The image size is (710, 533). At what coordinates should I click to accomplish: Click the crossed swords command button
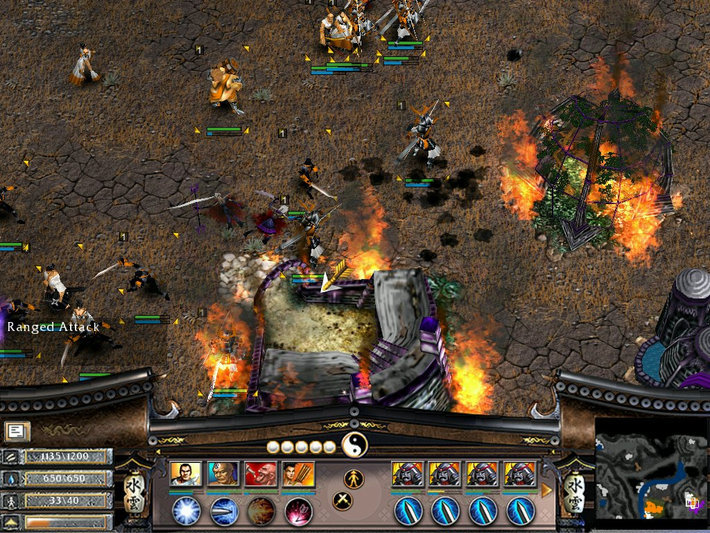point(342,501)
